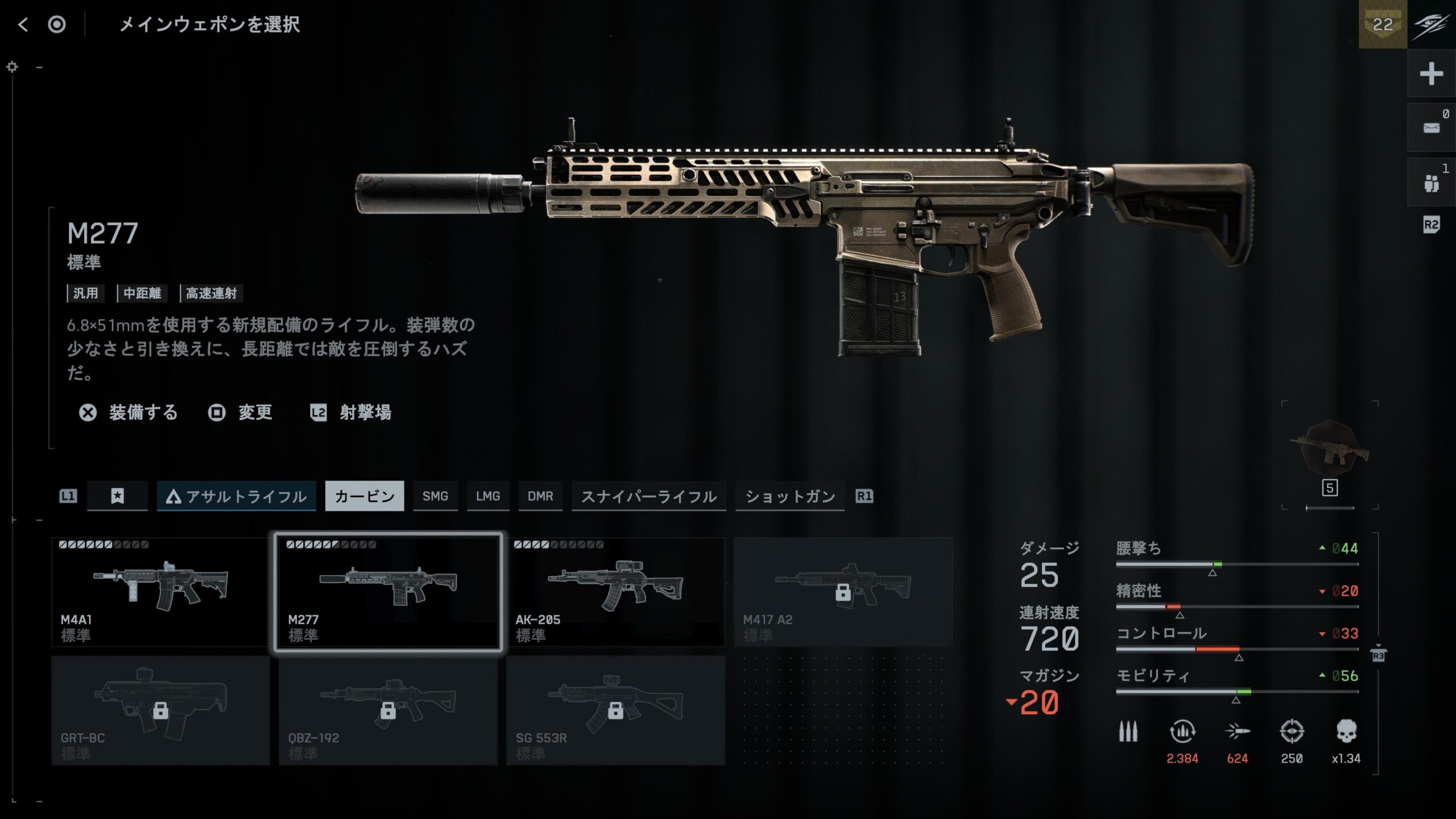Select the locked GRT-BC tile
Viewport: 1456px width, 819px height.
tap(160, 710)
